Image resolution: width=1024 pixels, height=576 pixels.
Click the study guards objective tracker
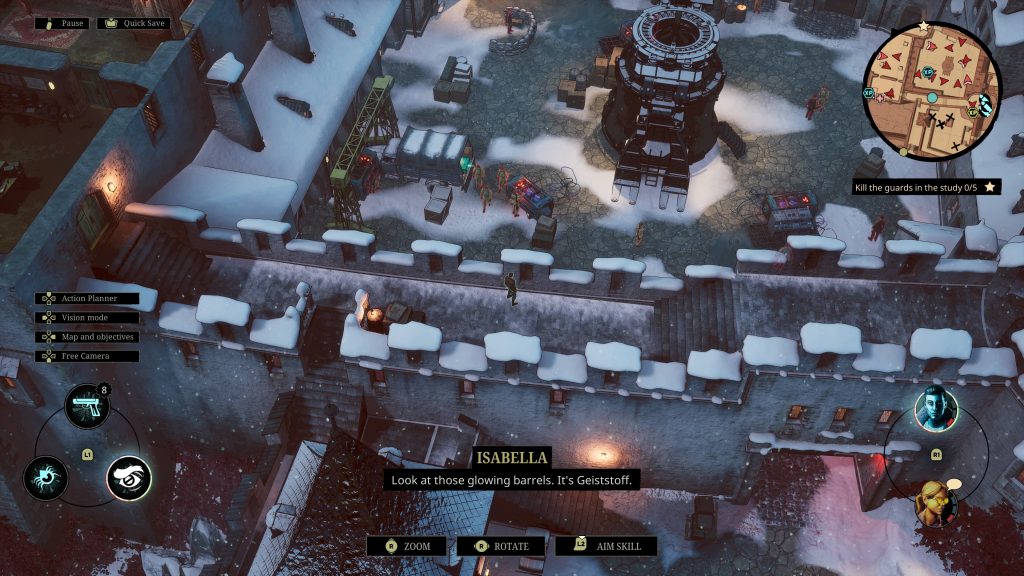point(925,187)
